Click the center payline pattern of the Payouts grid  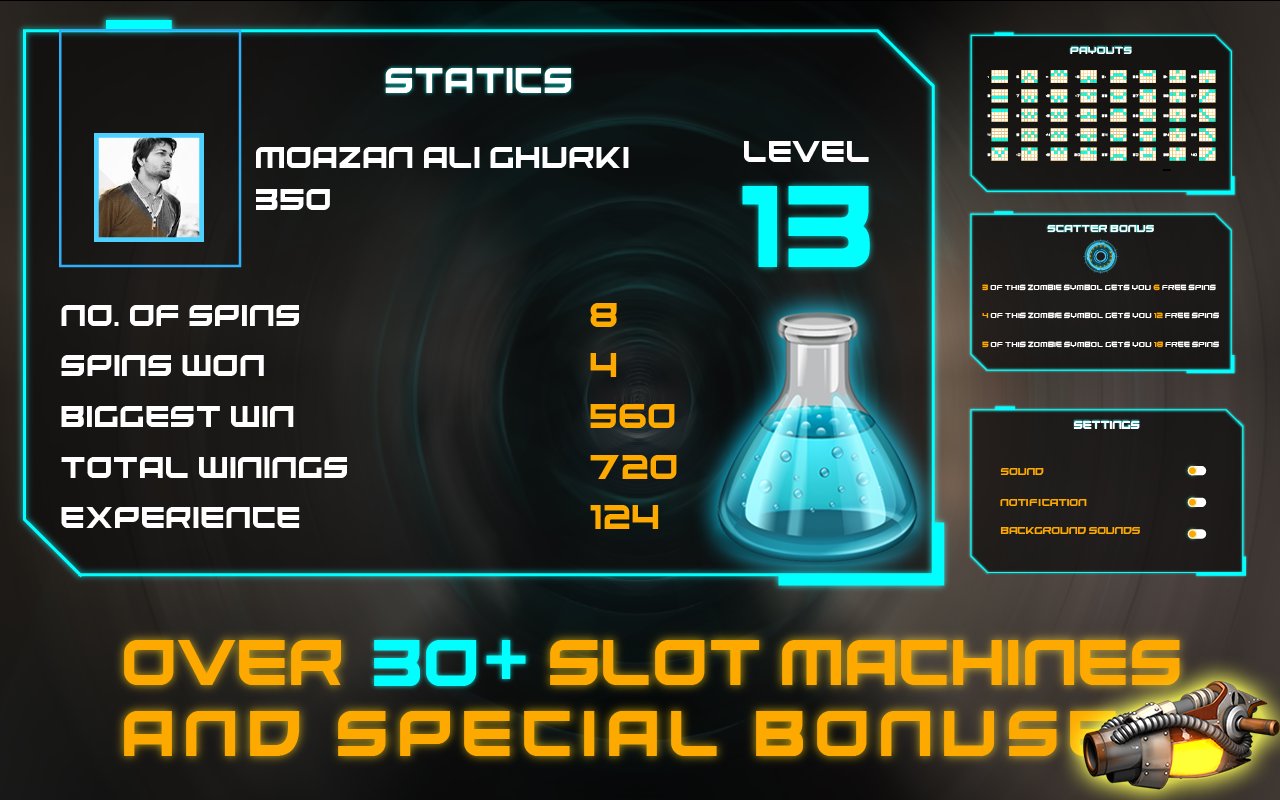[x=1089, y=115]
